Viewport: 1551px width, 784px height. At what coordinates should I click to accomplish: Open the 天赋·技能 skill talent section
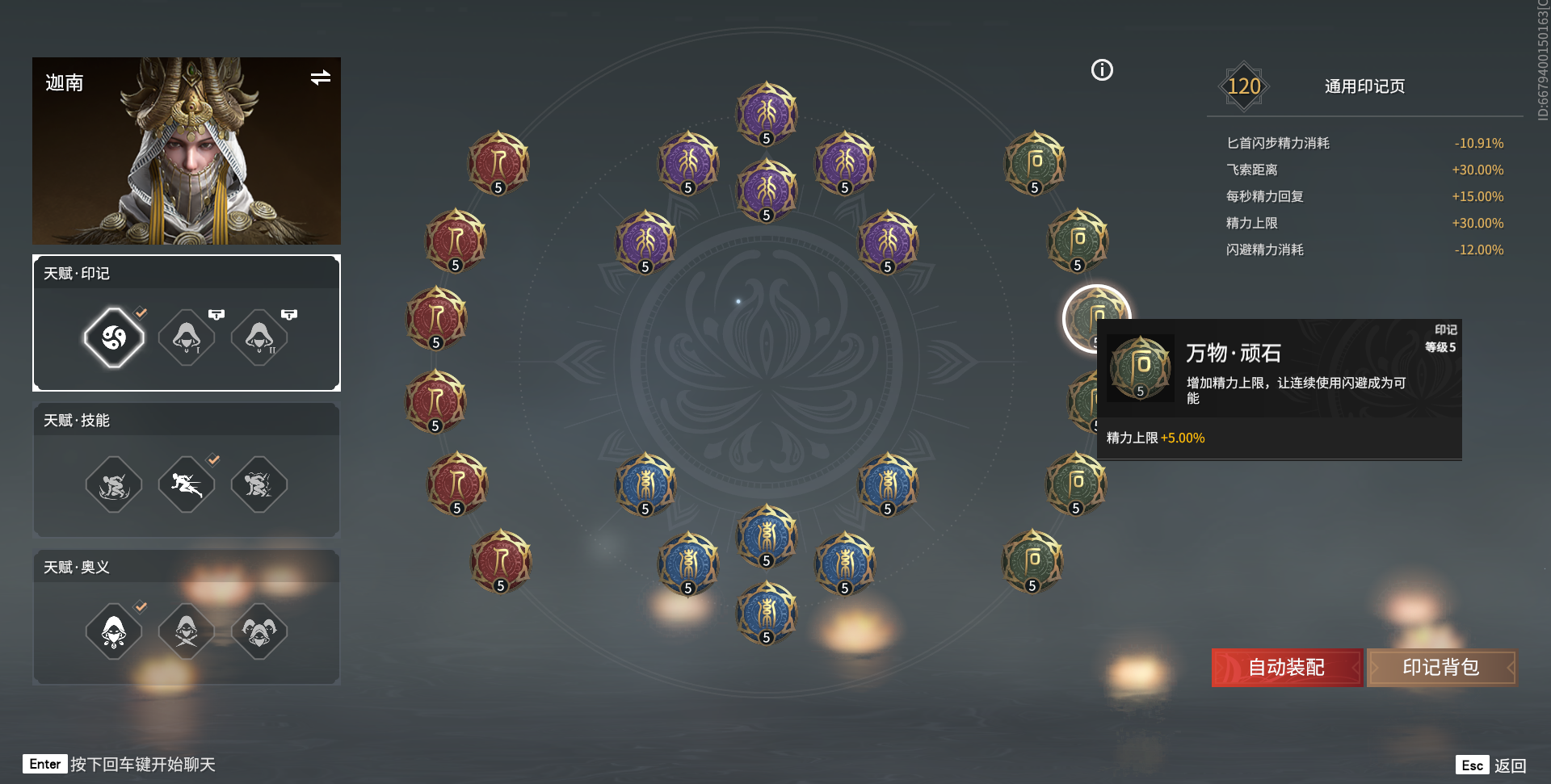click(x=77, y=421)
